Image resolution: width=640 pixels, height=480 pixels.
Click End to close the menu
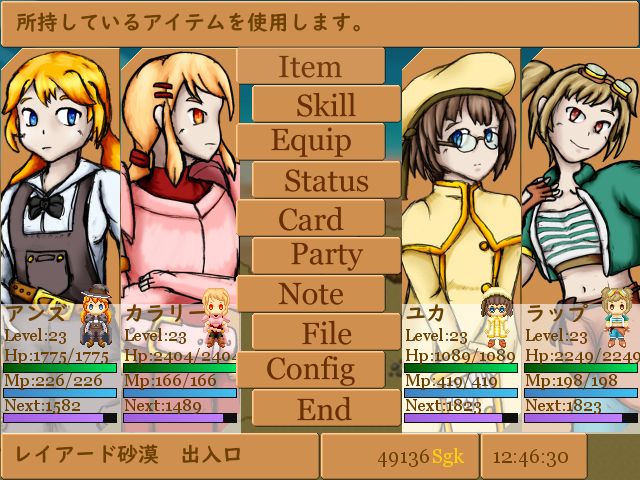point(326,408)
